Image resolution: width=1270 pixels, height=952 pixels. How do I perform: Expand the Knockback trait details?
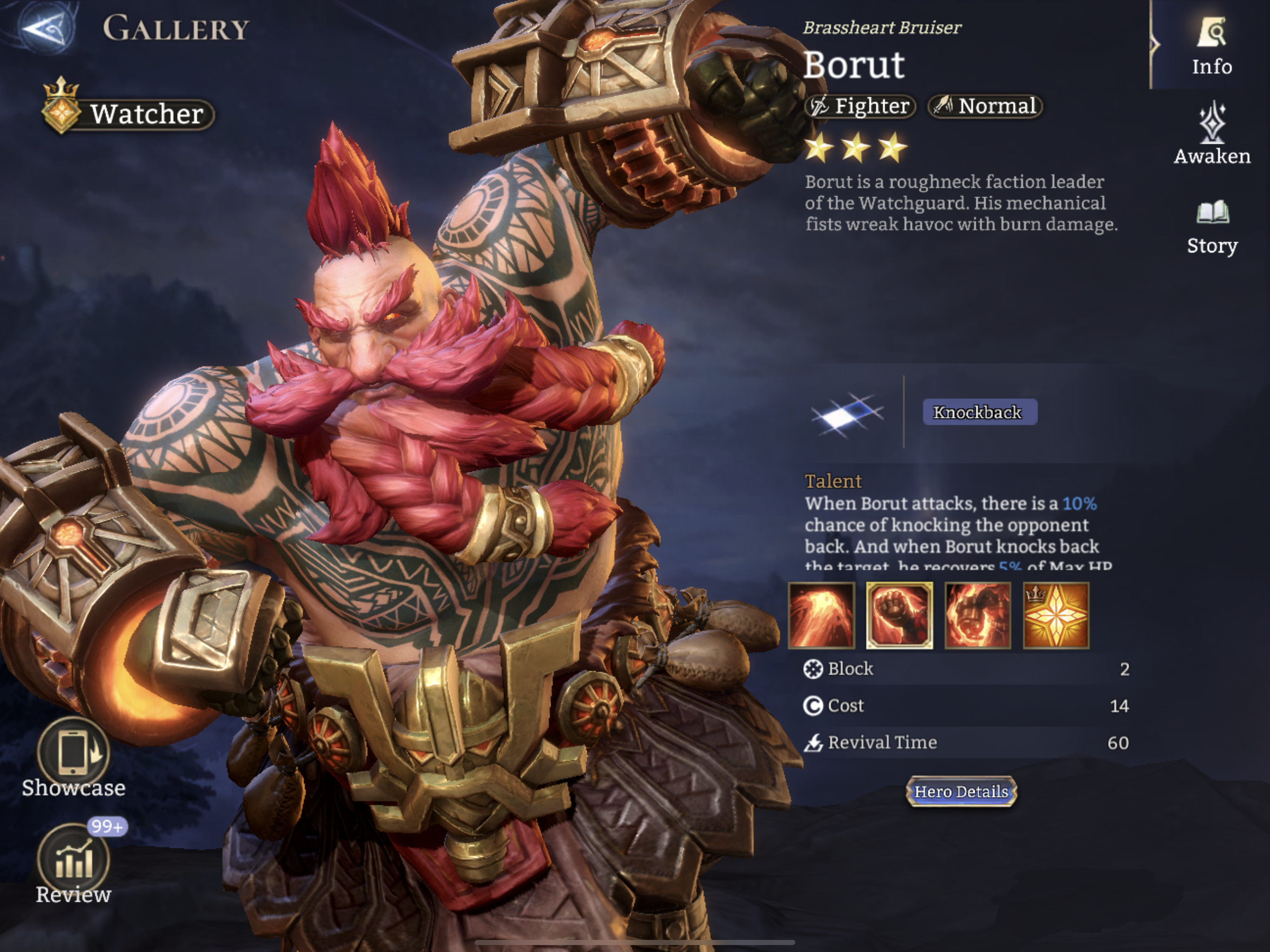[x=979, y=413]
